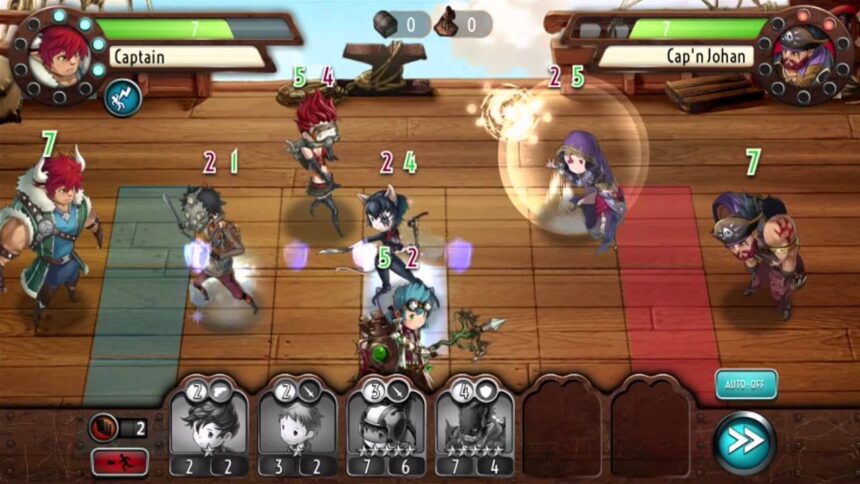Tap the double-arrow end turn button
The width and height of the screenshot is (860, 484).
[x=744, y=441]
